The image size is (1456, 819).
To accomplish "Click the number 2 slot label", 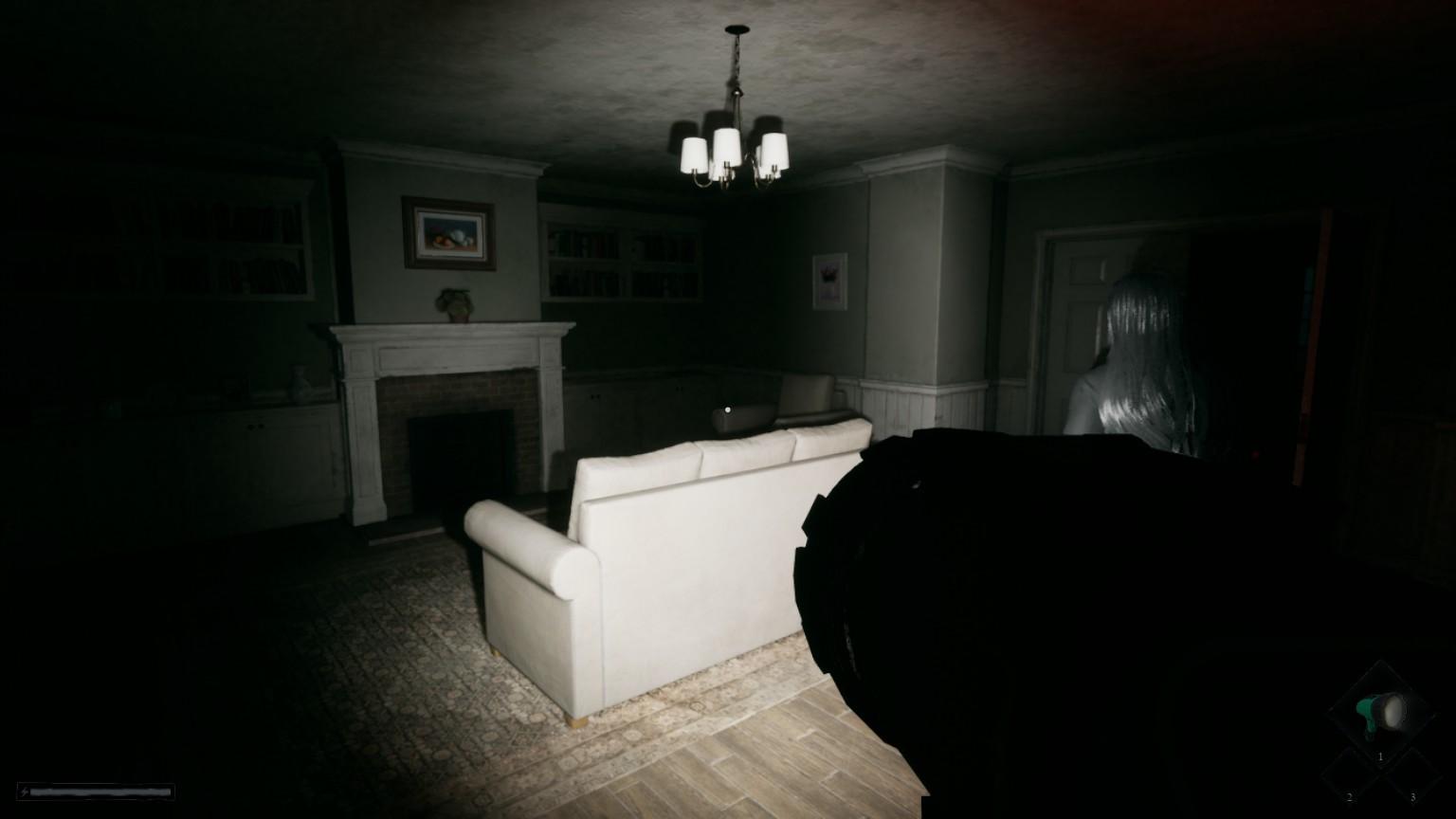I will coord(1349,796).
